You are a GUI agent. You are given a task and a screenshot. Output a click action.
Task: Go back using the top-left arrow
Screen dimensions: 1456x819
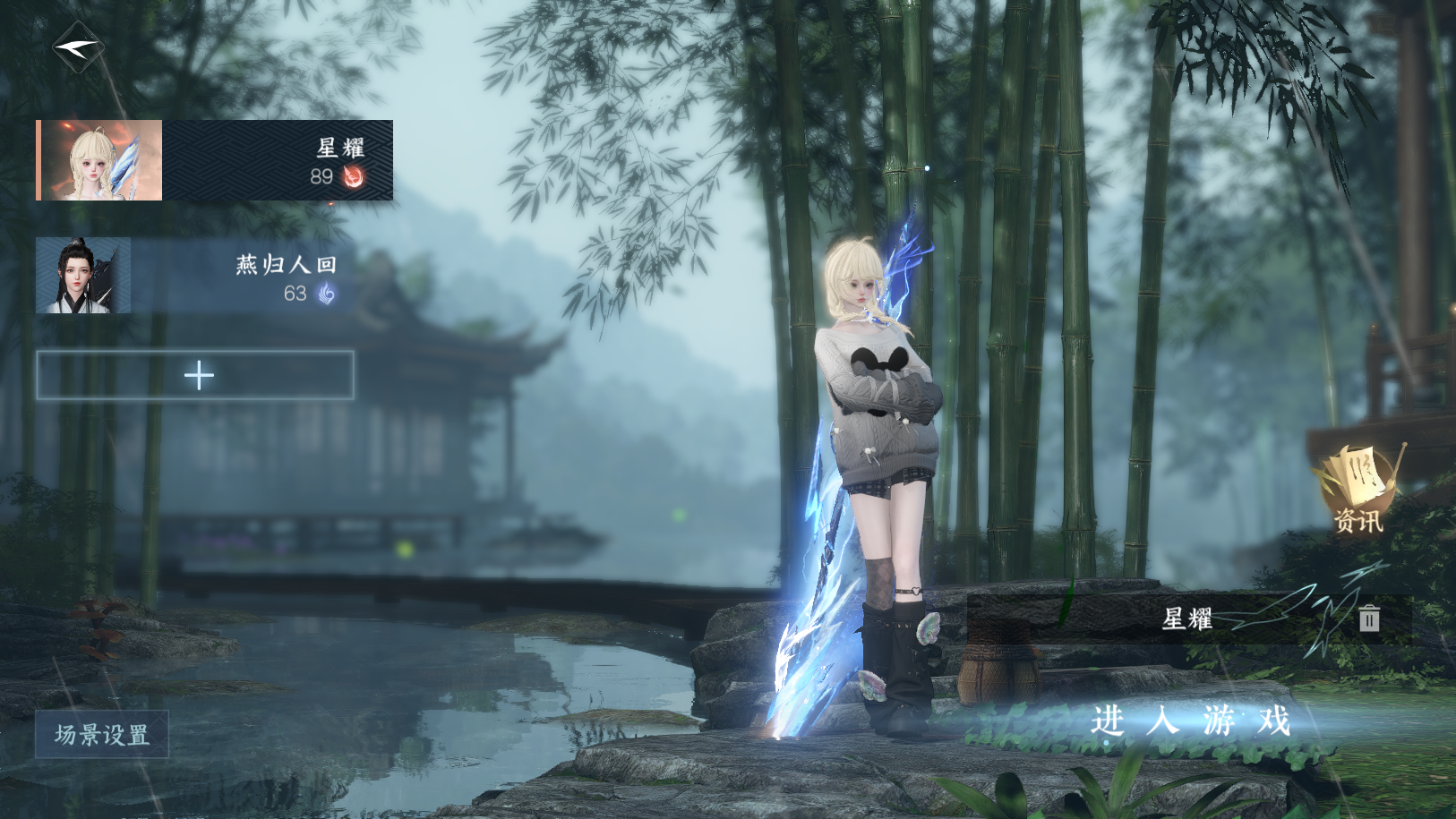click(x=79, y=48)
